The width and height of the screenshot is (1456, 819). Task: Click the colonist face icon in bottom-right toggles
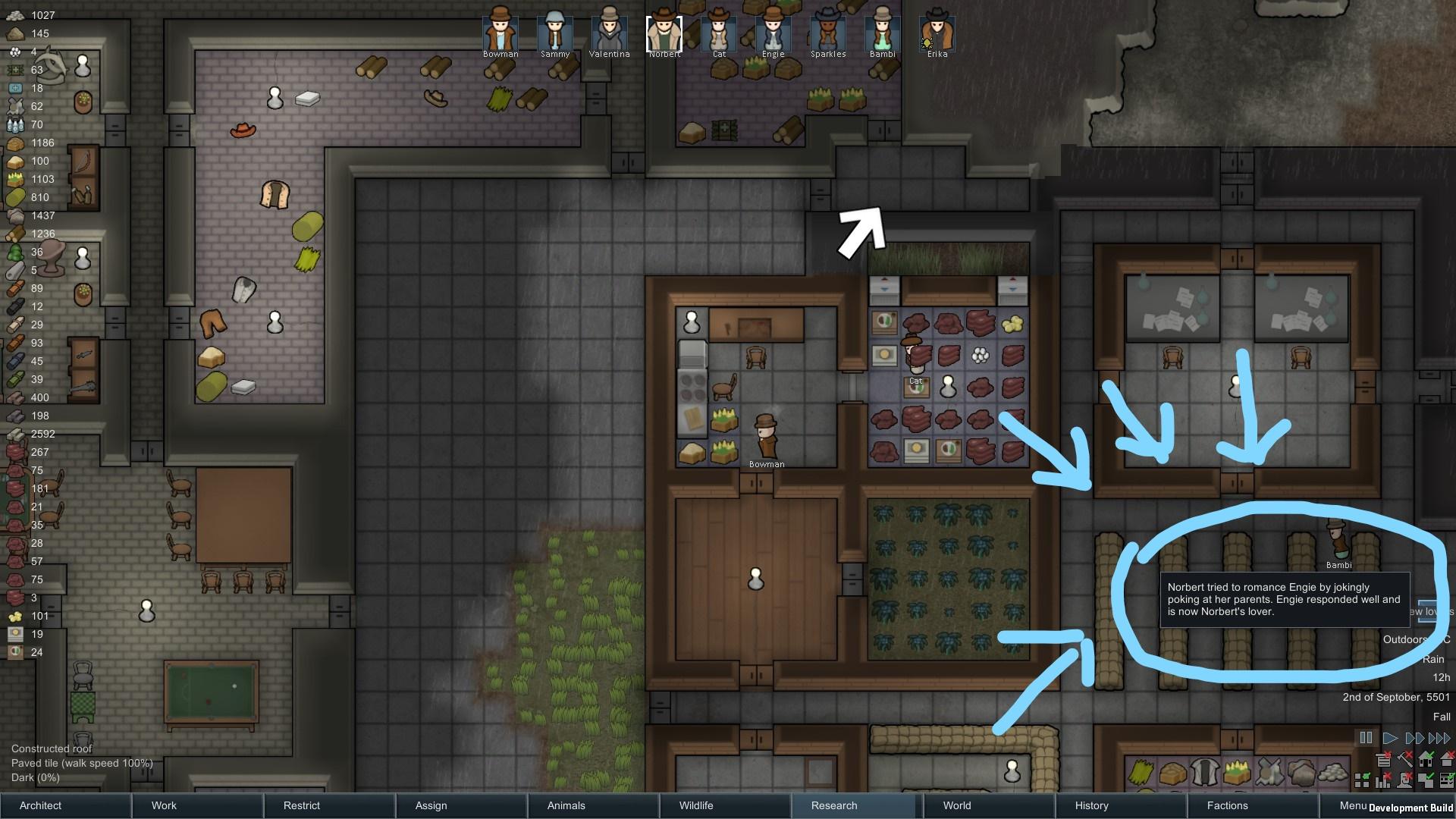tap(1403, 781)
